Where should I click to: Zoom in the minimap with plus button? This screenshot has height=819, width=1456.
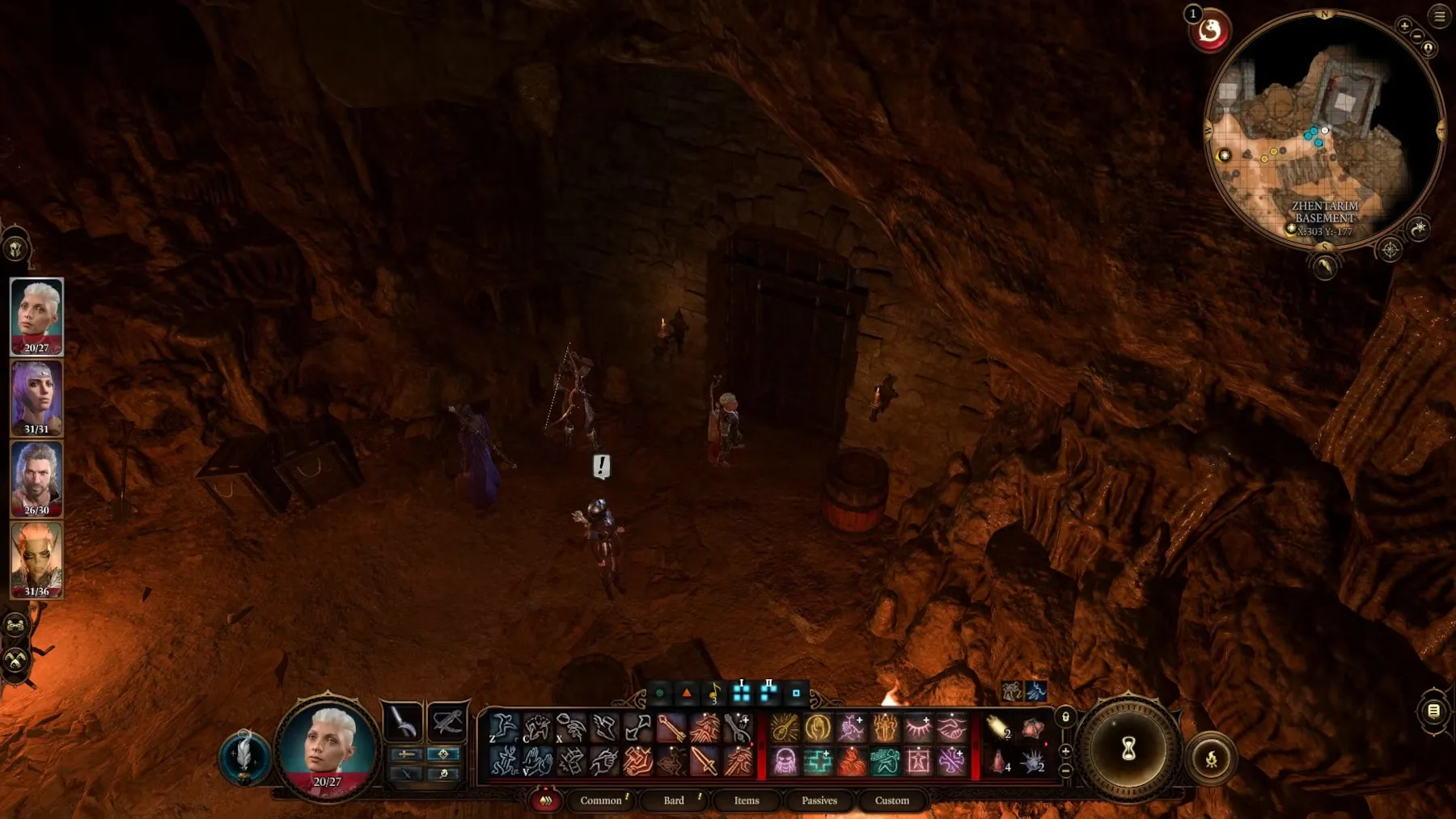click(x=1404, y=26)
